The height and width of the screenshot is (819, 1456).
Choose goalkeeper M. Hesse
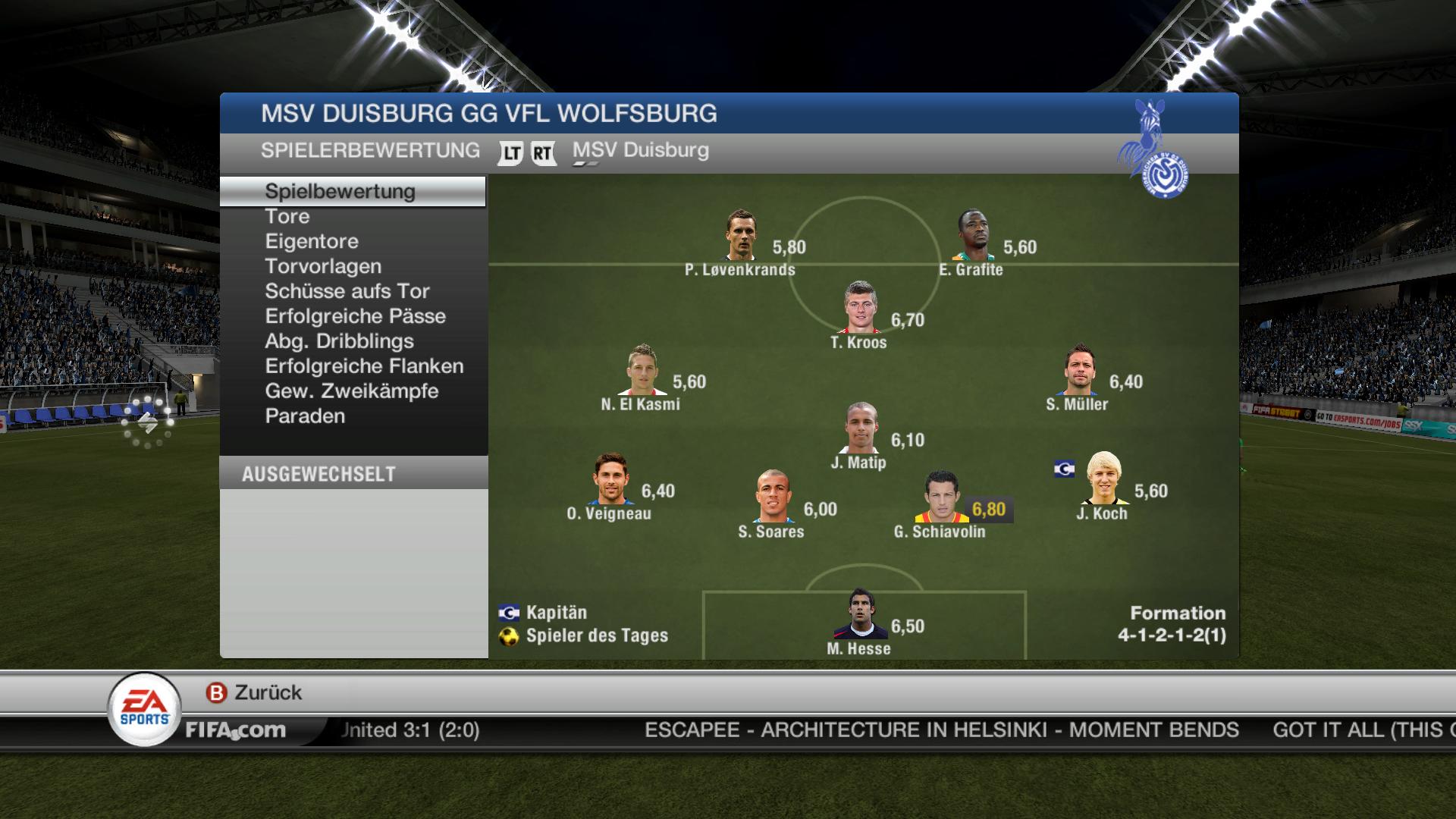click(x=860, y=614)
